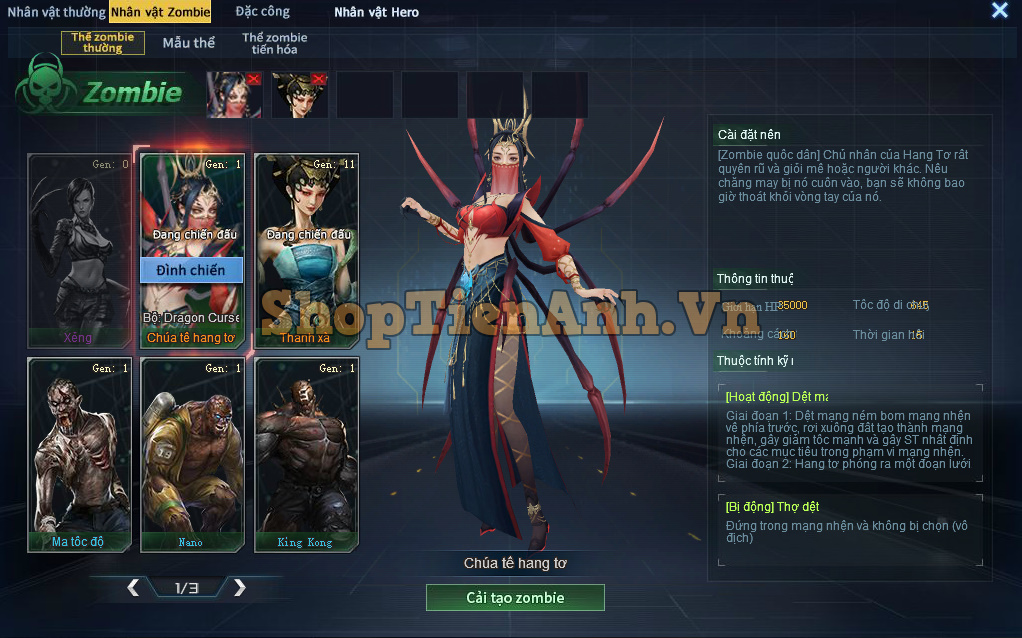Select the Ma tốc độ zombie card

(78, 455)
